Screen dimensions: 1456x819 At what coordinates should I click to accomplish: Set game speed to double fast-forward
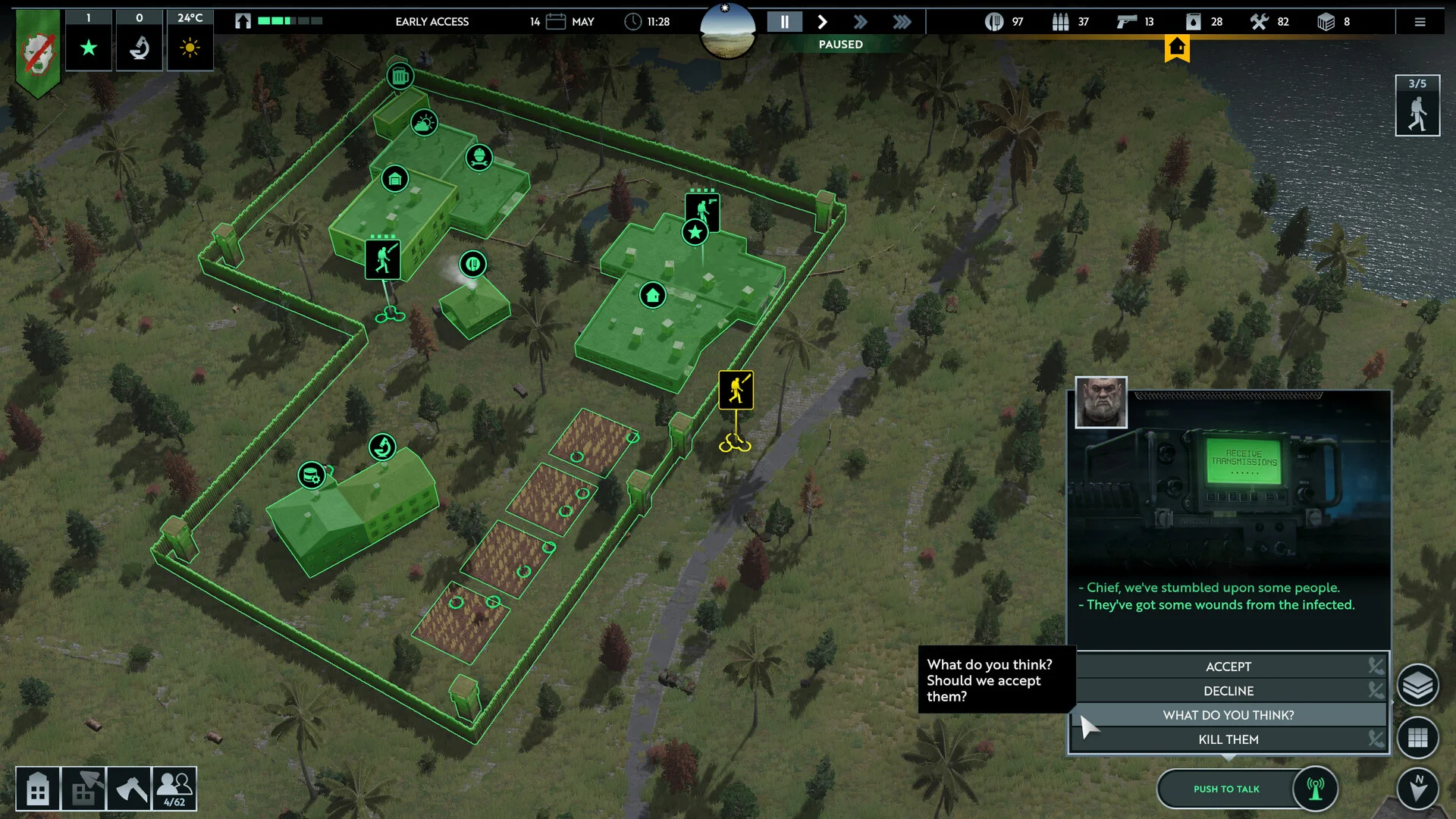pos(861,22)
